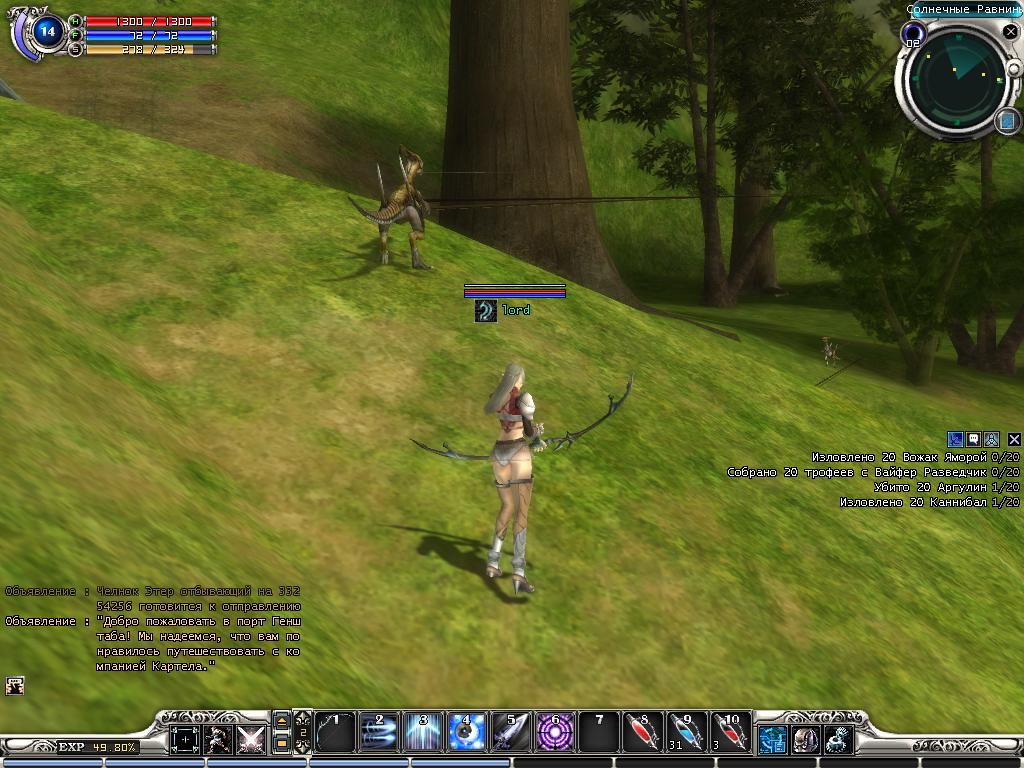The height and width of the screenshot is (768, 1024).
Task: Close the quest tracker panel
Action: (x=1014, y=439)
